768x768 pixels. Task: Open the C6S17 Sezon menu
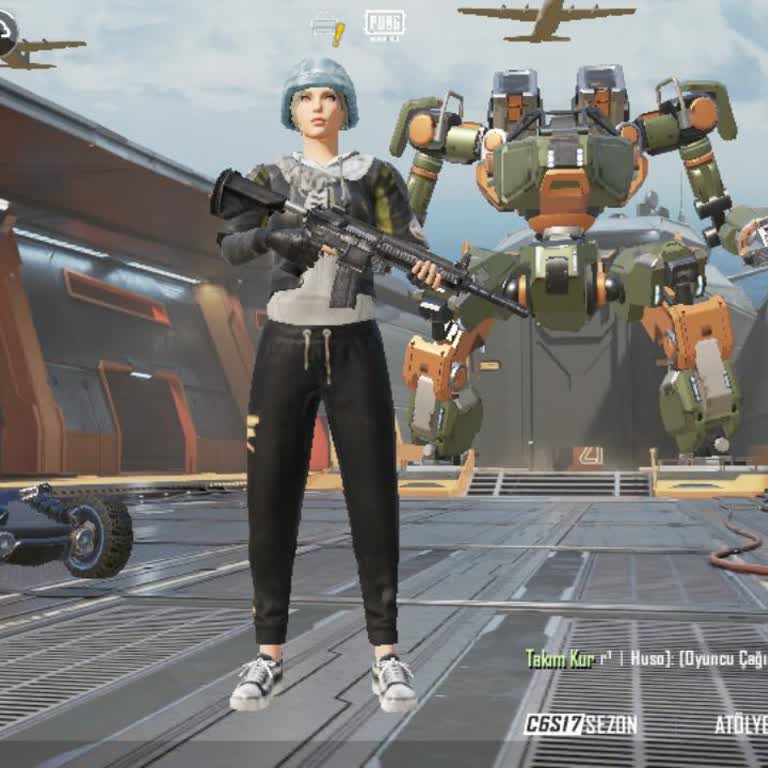pos(580,725)
